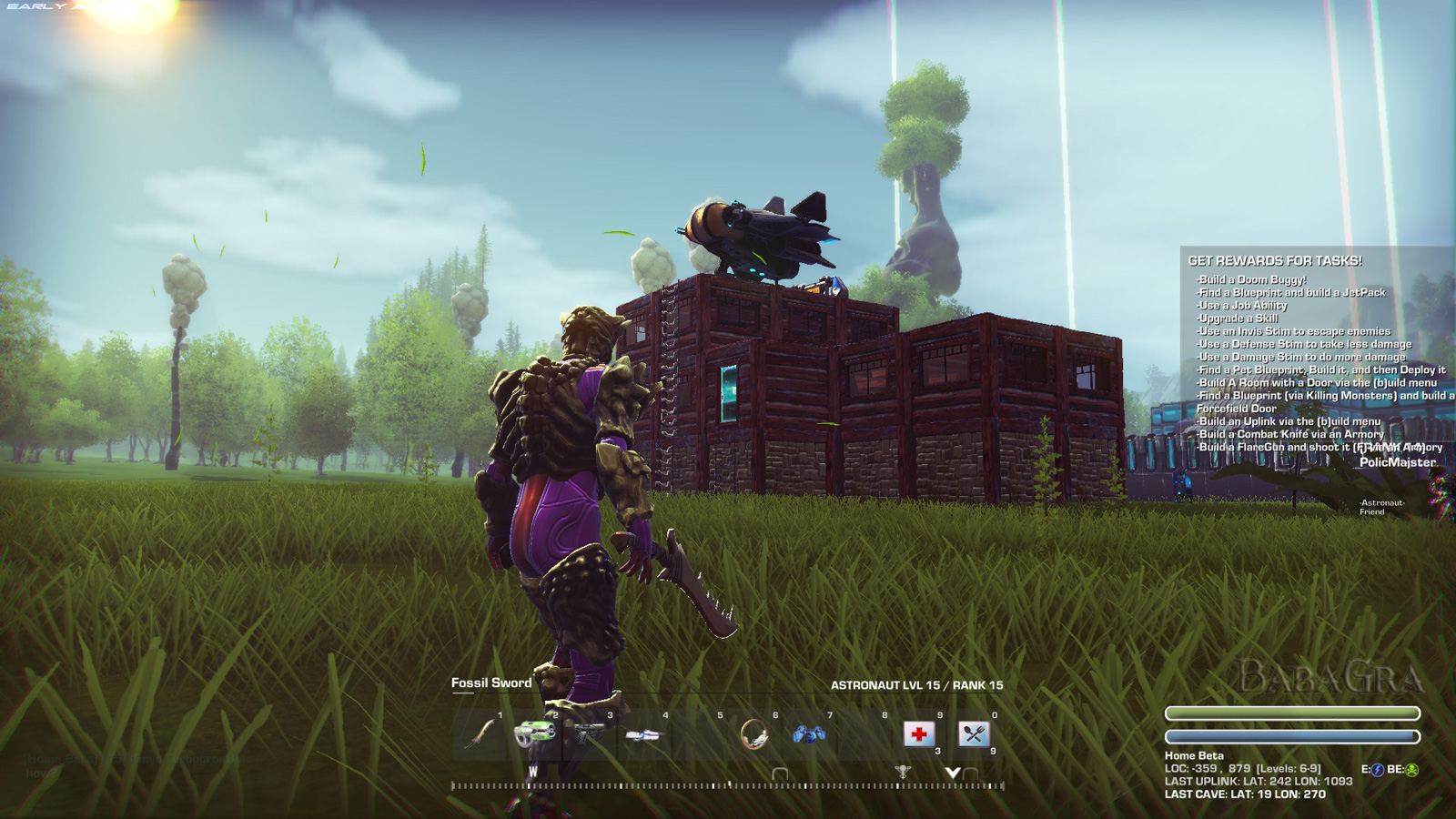The image size is (1456, 819).
Task: Select the Fossil Sword in hotbar slot 1
Action: click(x=480, y=733)
